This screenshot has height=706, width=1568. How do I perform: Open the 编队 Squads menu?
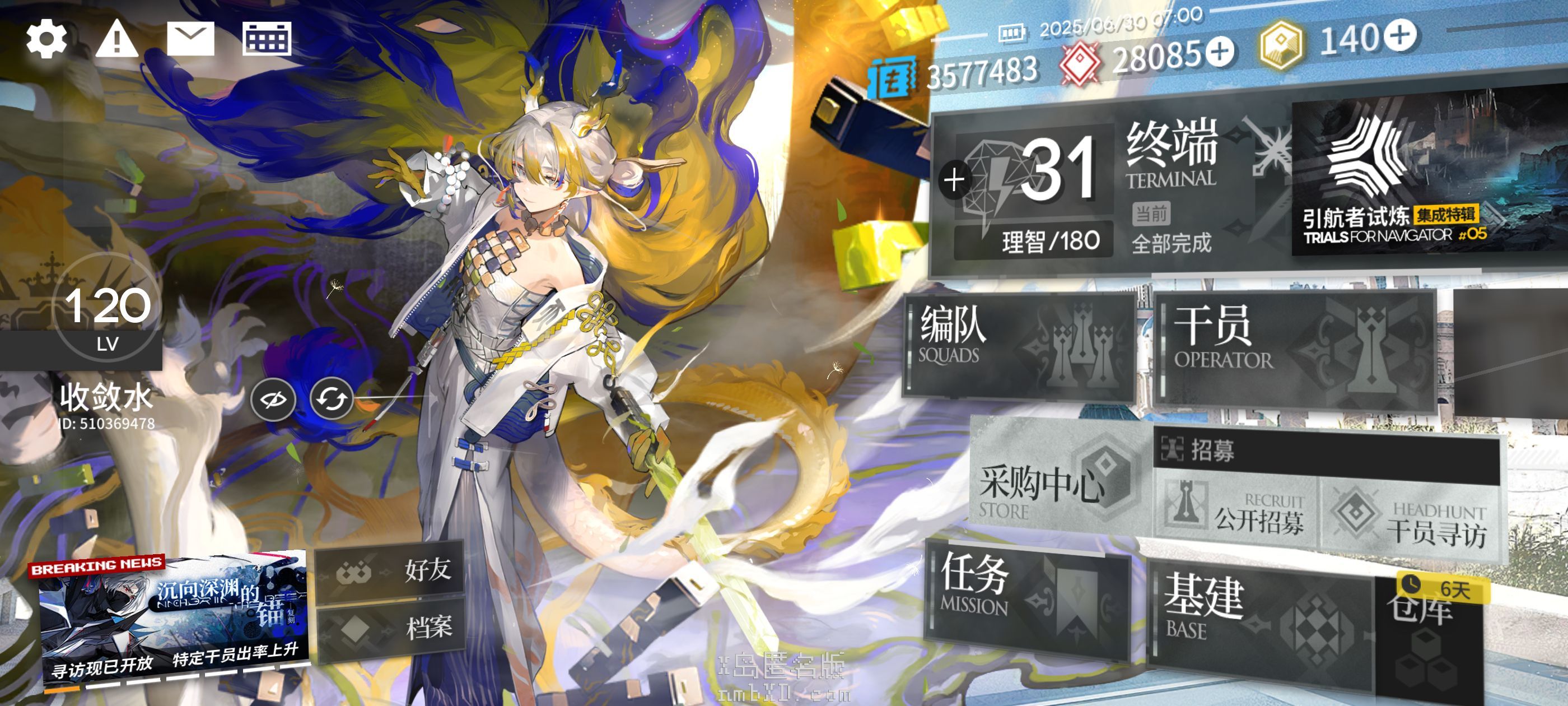(x=1016, y=347)
